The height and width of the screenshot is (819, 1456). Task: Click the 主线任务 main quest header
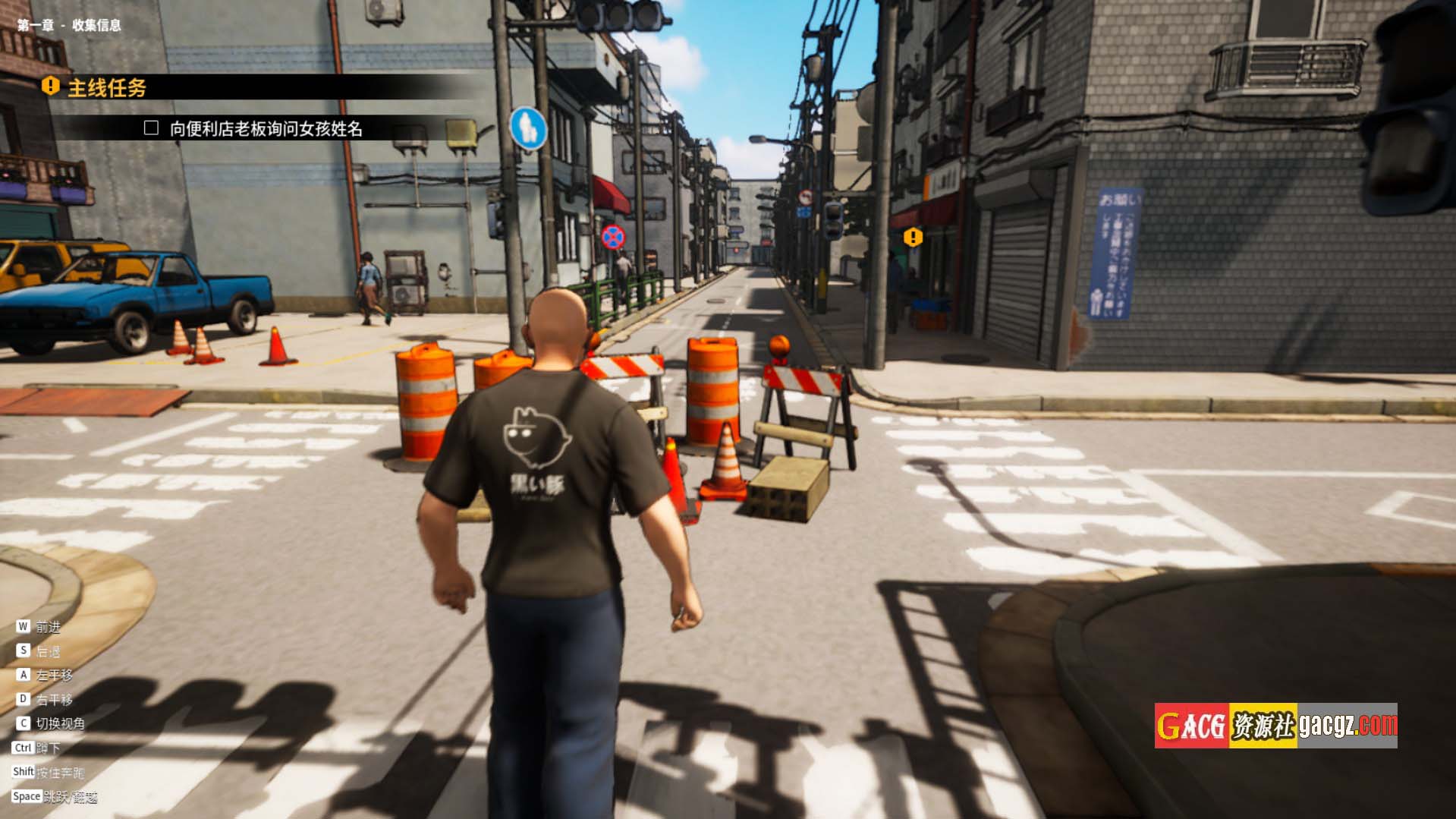[x=107, y=88]
